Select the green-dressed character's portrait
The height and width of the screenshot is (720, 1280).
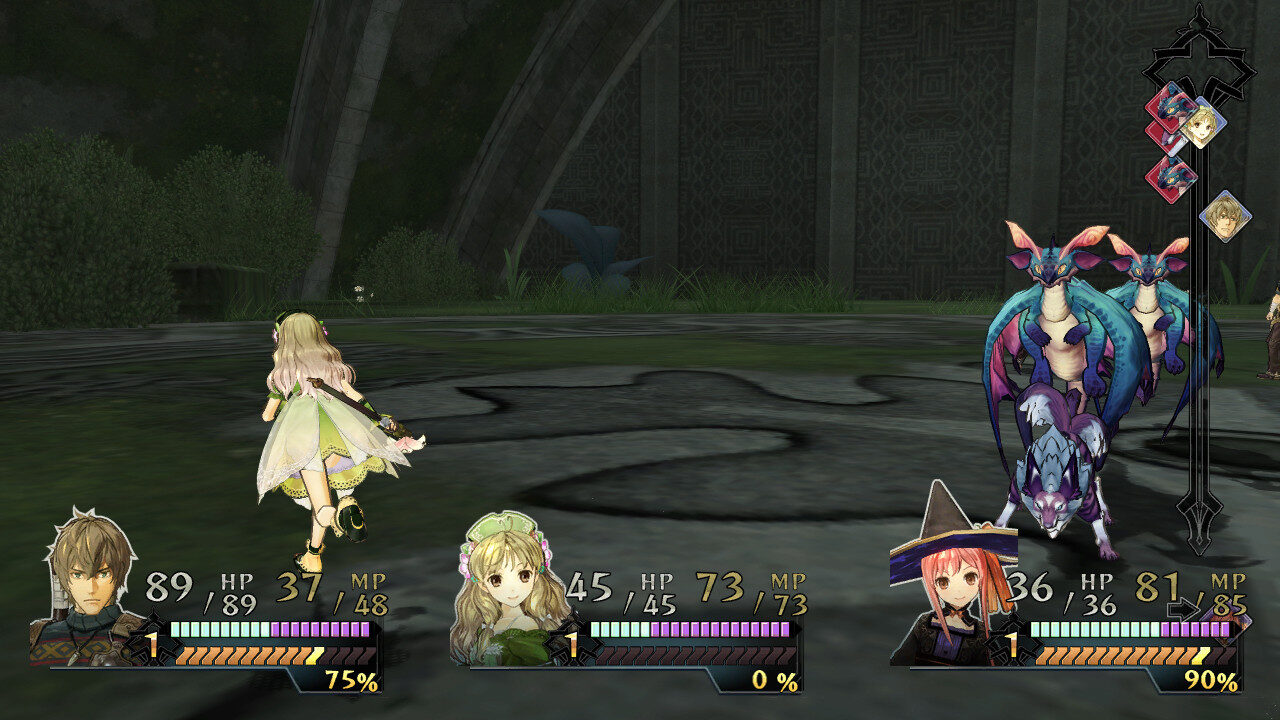[510, 580]
